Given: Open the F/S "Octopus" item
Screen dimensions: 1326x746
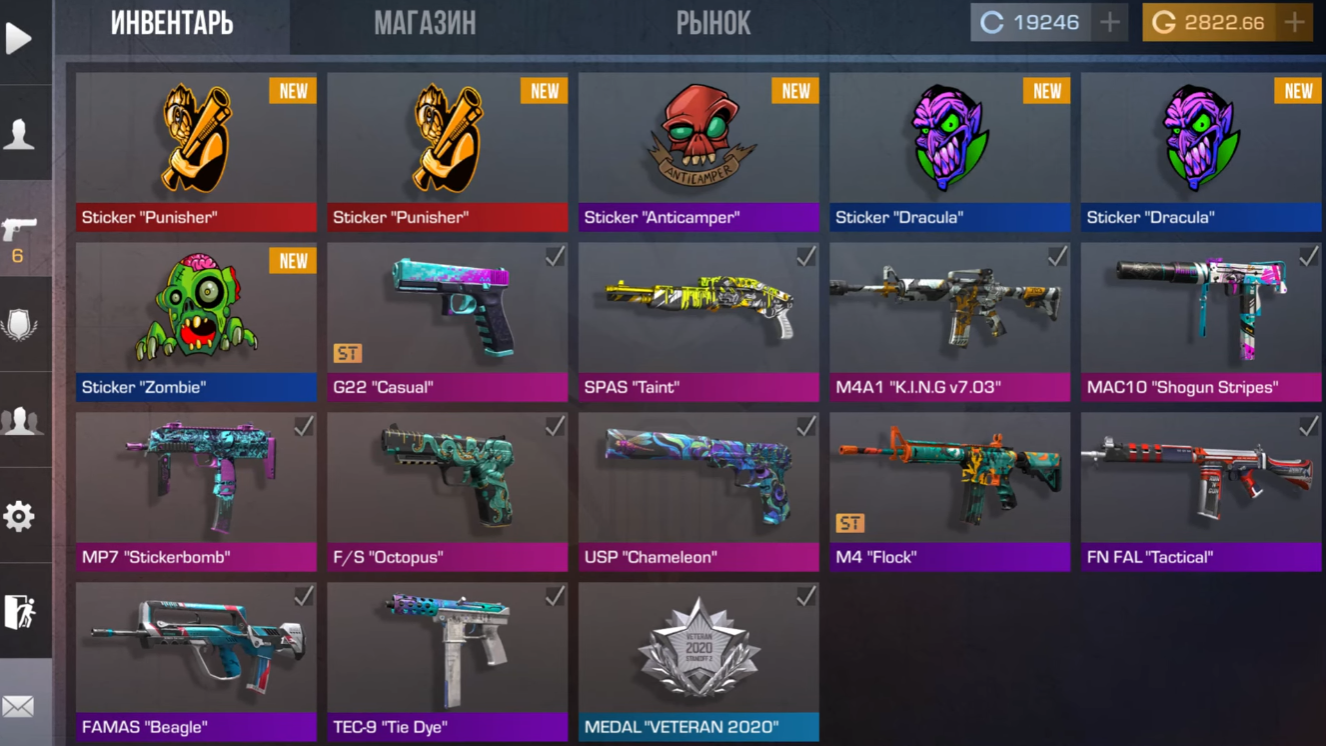Looking at the screenshot, I should (x=447, y=490).
